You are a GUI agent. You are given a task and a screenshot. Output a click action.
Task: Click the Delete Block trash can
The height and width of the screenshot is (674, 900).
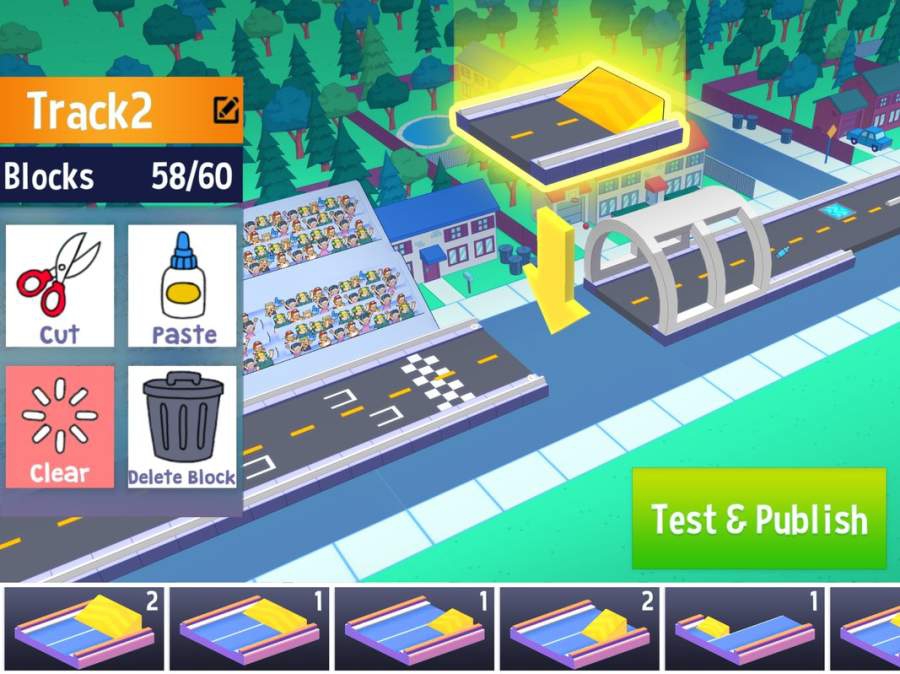pos(182,427)
